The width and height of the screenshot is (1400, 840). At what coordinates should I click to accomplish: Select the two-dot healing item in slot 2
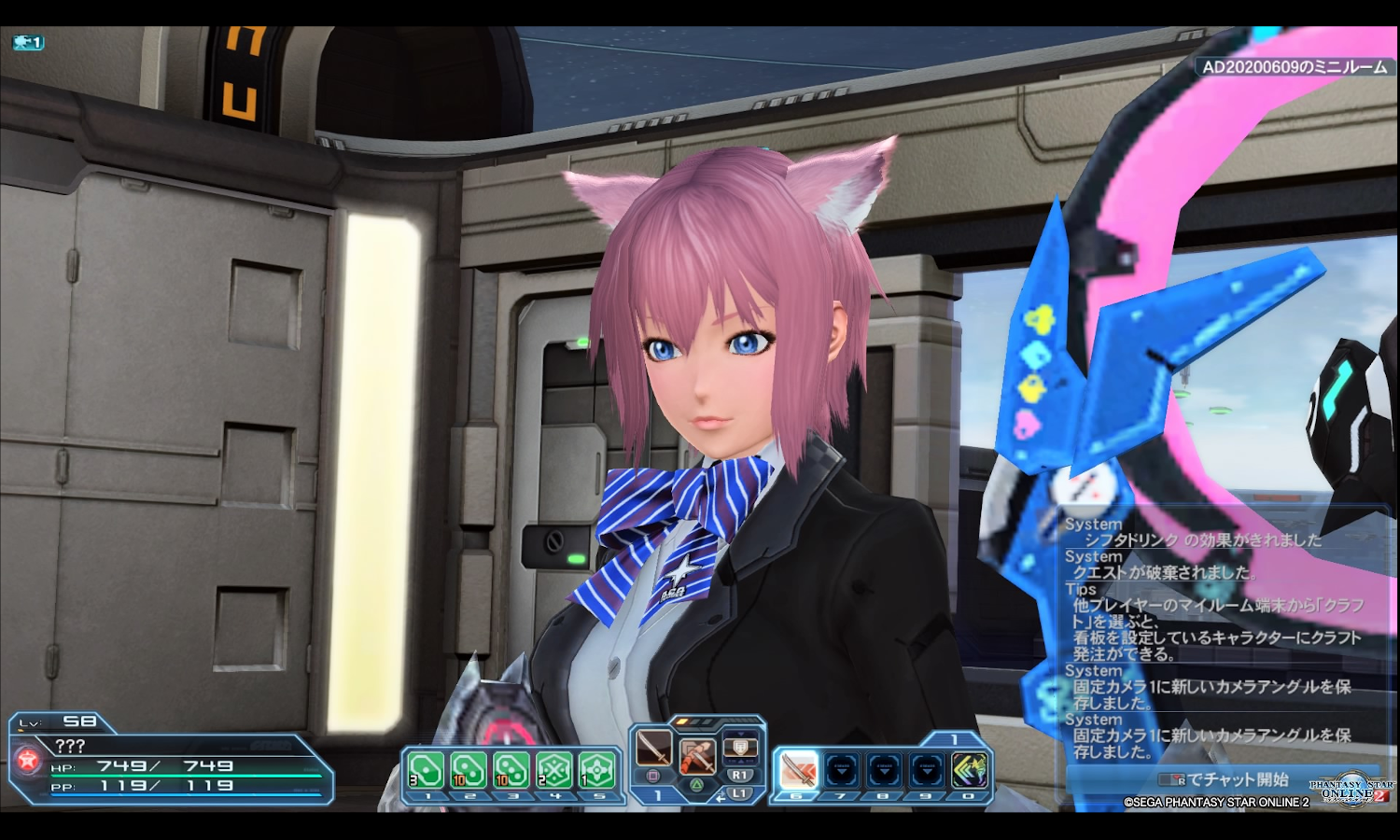pyautogui.click(x=469, y=771)
